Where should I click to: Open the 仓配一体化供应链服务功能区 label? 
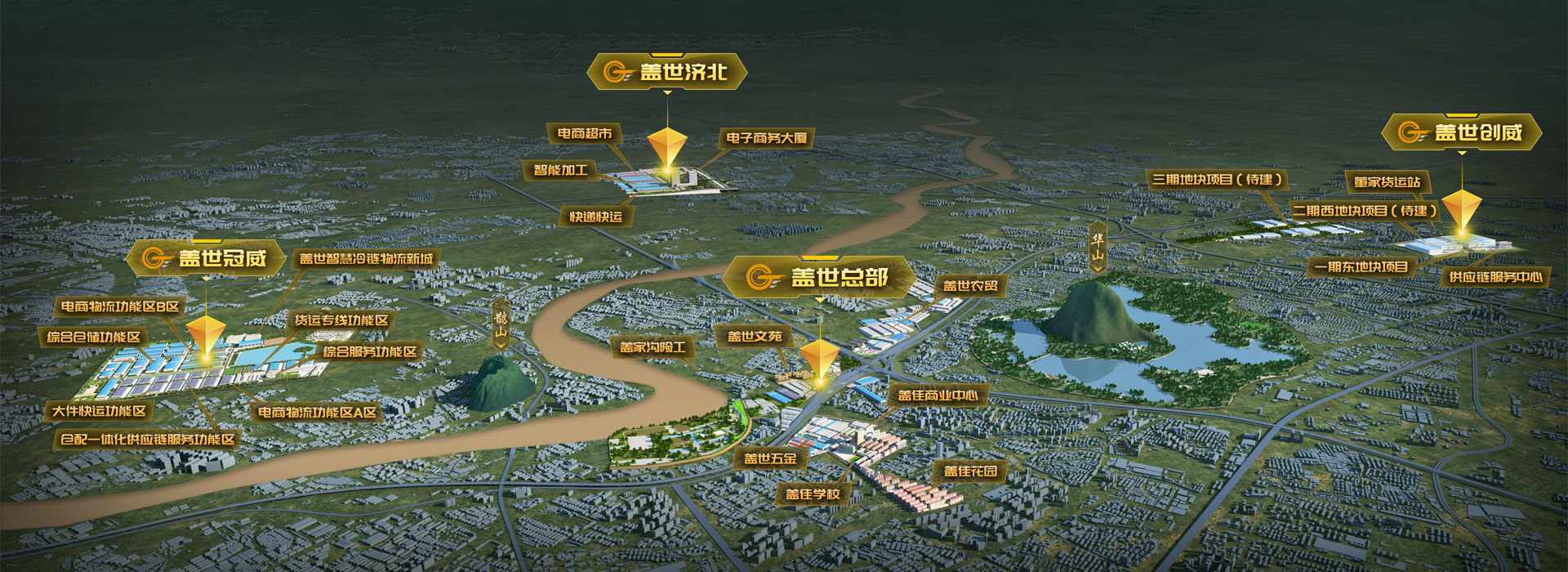click(148, 440)
